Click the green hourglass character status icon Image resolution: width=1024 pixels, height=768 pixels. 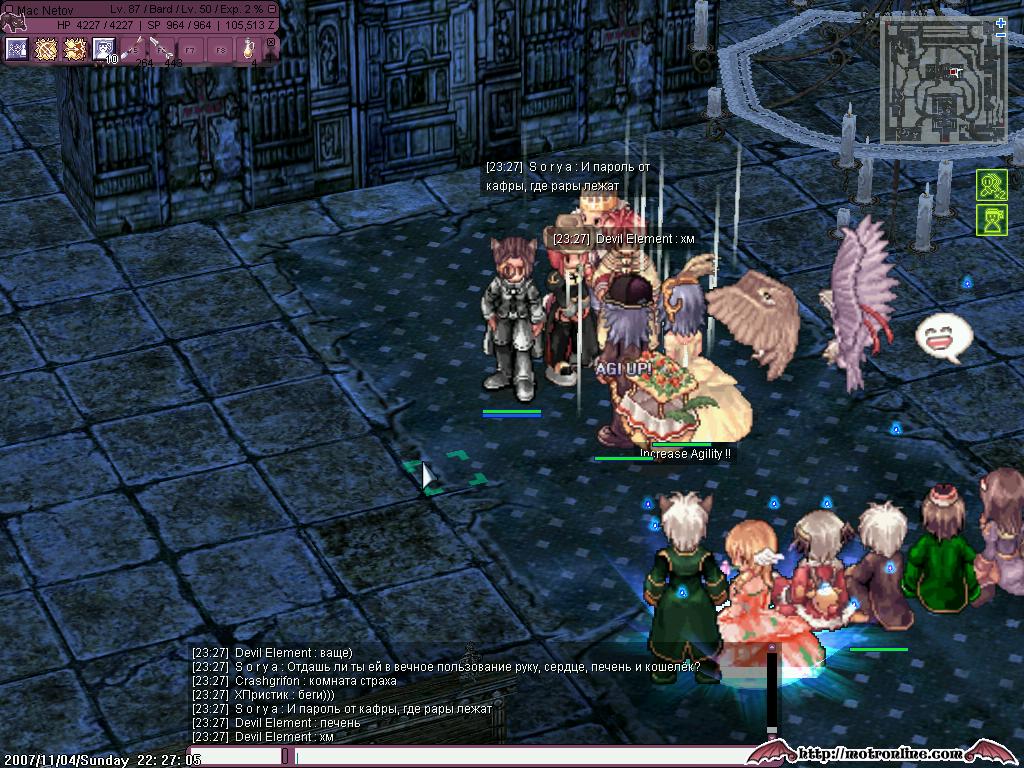pos(991,220)
